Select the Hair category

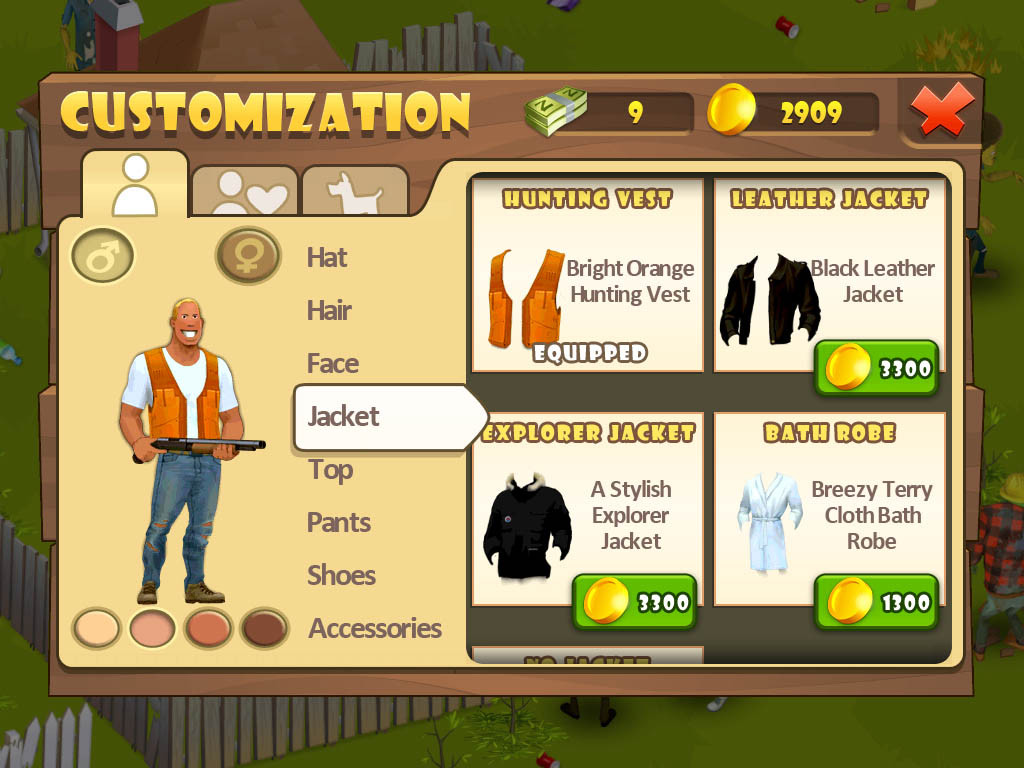point(329,311)
